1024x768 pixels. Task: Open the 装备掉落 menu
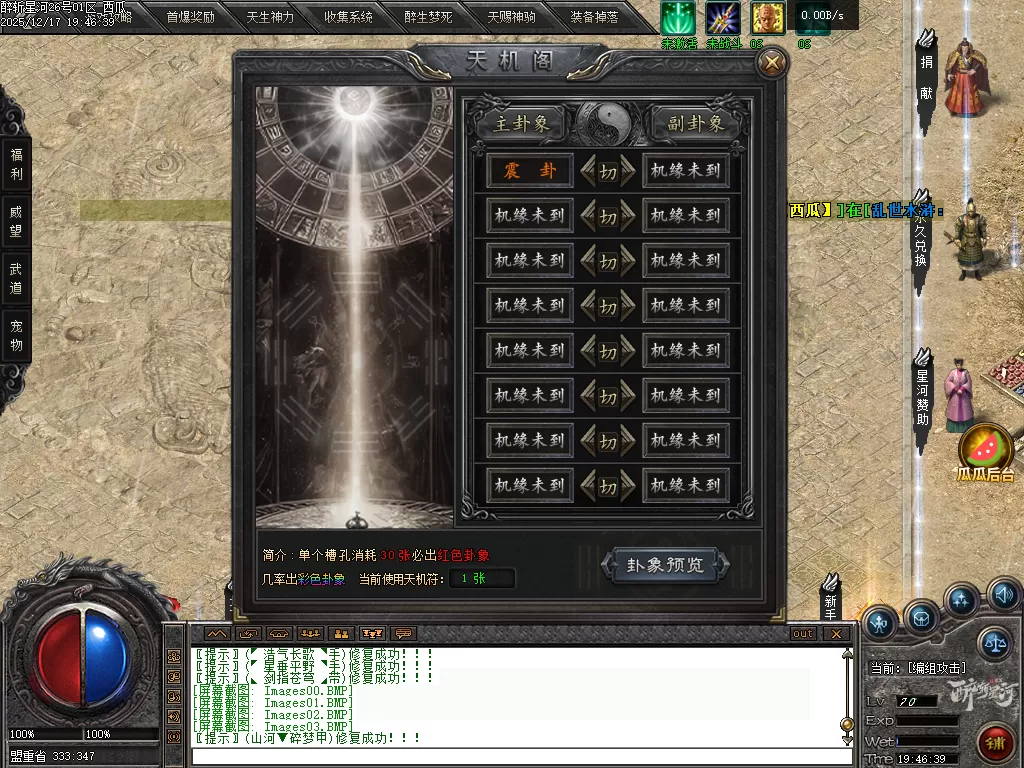pyautogui.click(x=594, y=16)
